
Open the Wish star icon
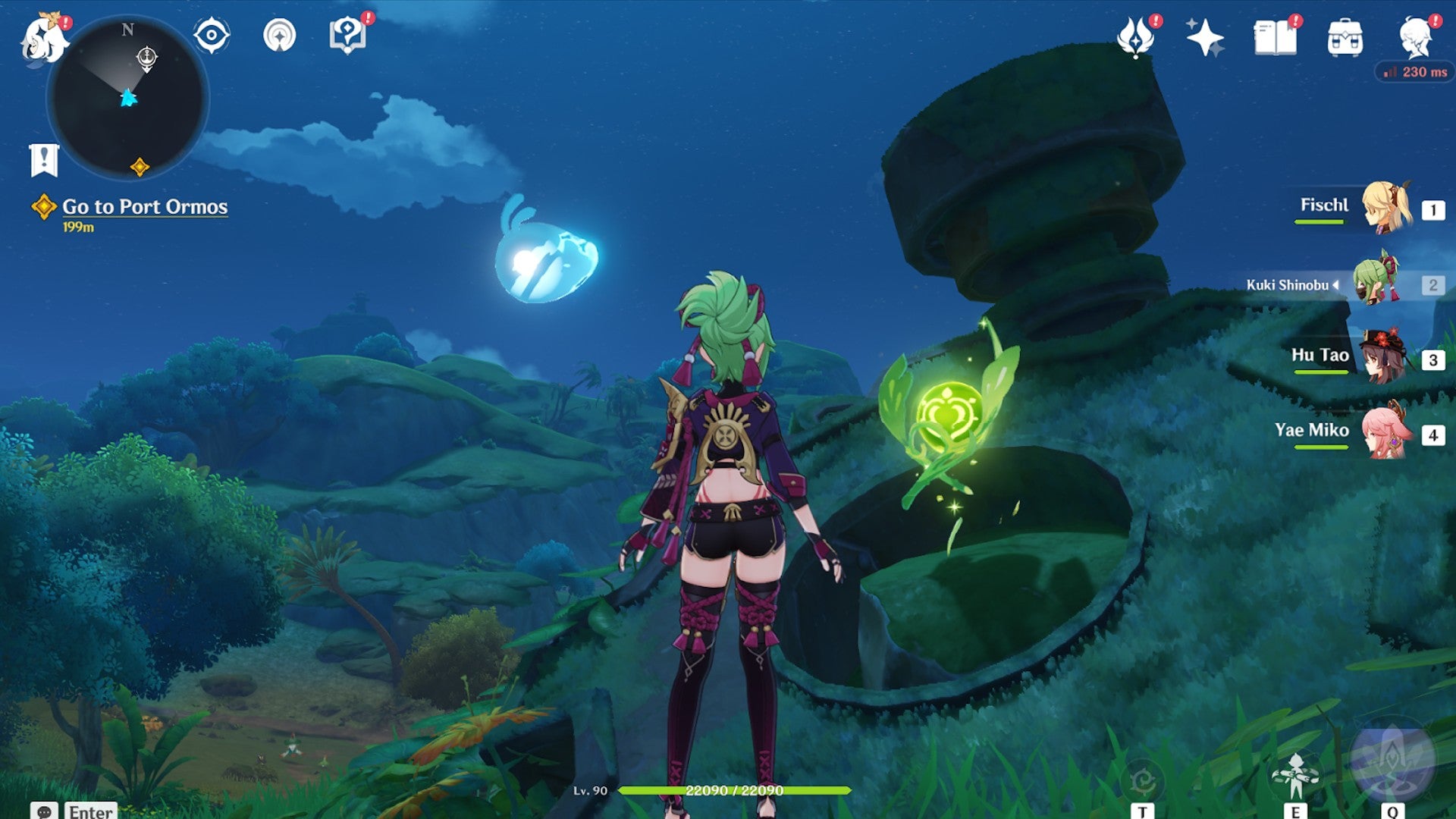1204,37
